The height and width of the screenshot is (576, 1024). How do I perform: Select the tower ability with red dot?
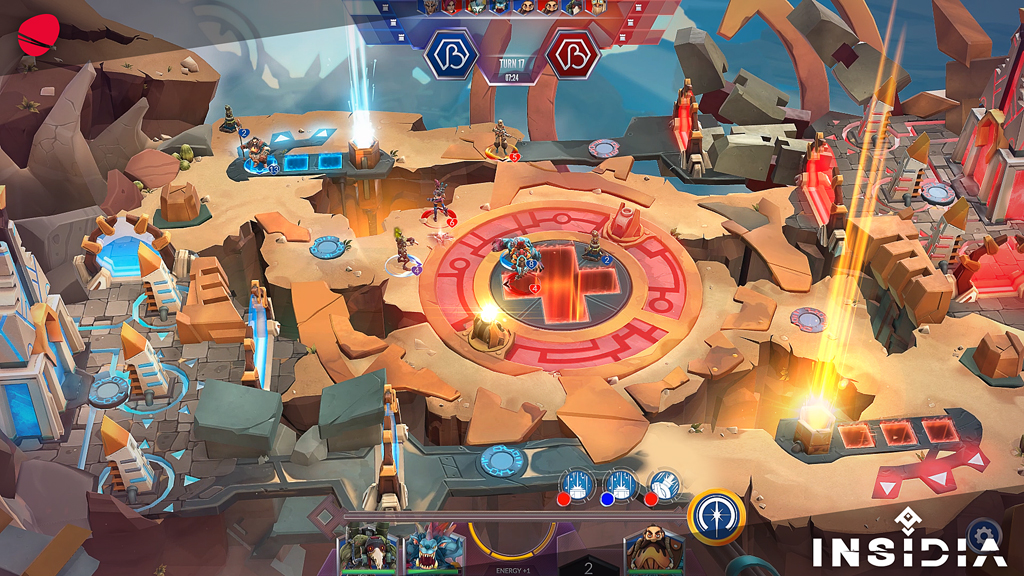point(579,486)
